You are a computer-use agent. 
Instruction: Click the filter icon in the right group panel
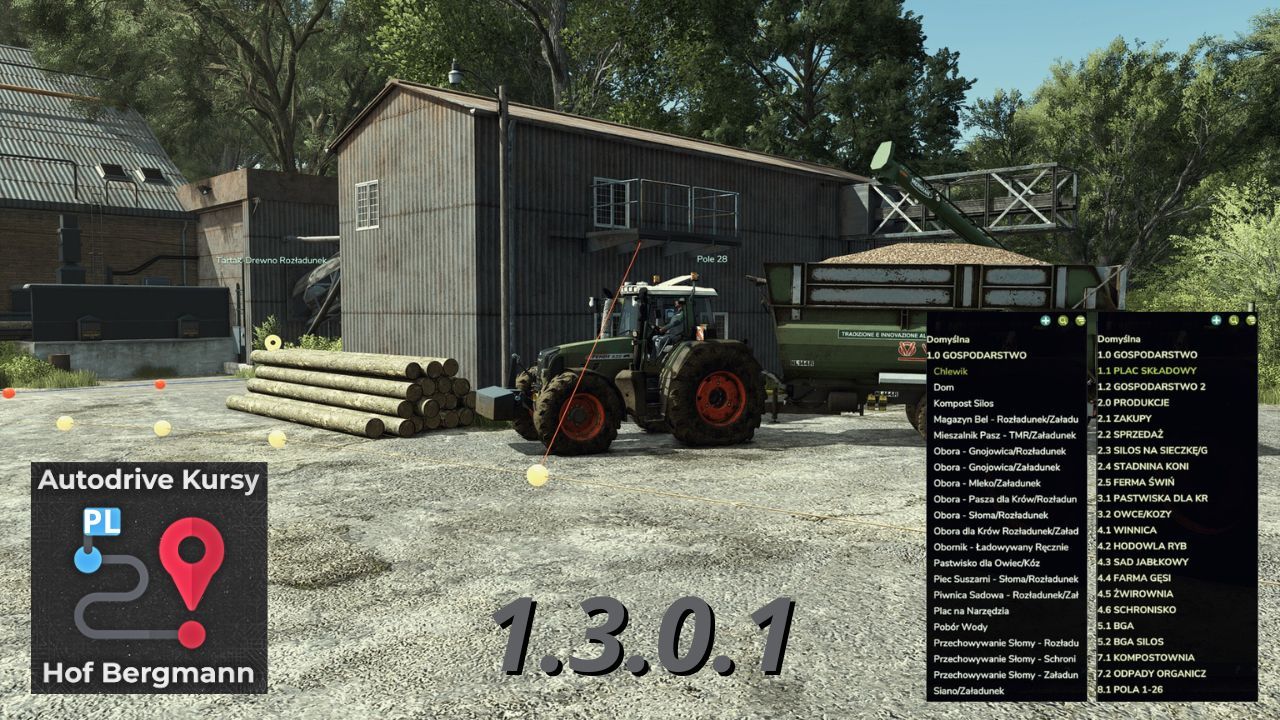point(1250,321)
